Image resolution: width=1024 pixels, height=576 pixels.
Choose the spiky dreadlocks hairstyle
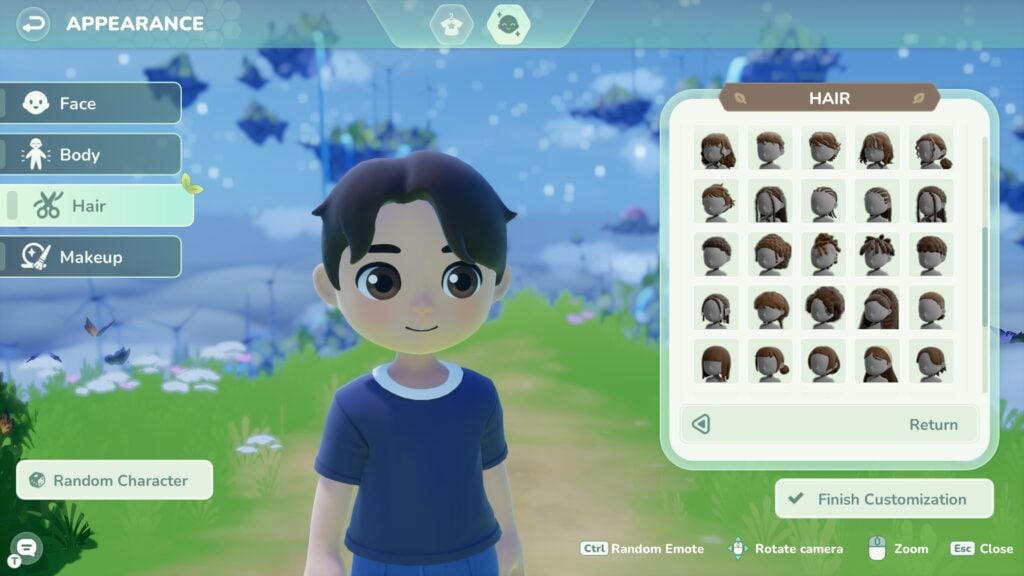[x=878, y=254]
